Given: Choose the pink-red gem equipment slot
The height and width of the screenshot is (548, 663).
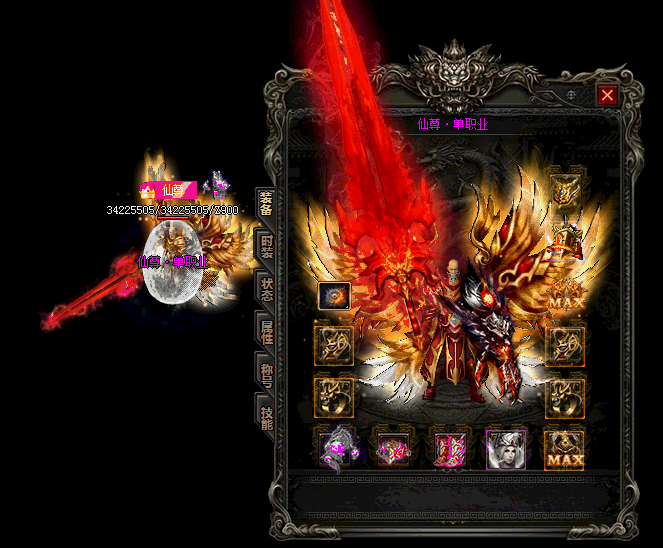Looking at the screenshot, I should point(392,448).
